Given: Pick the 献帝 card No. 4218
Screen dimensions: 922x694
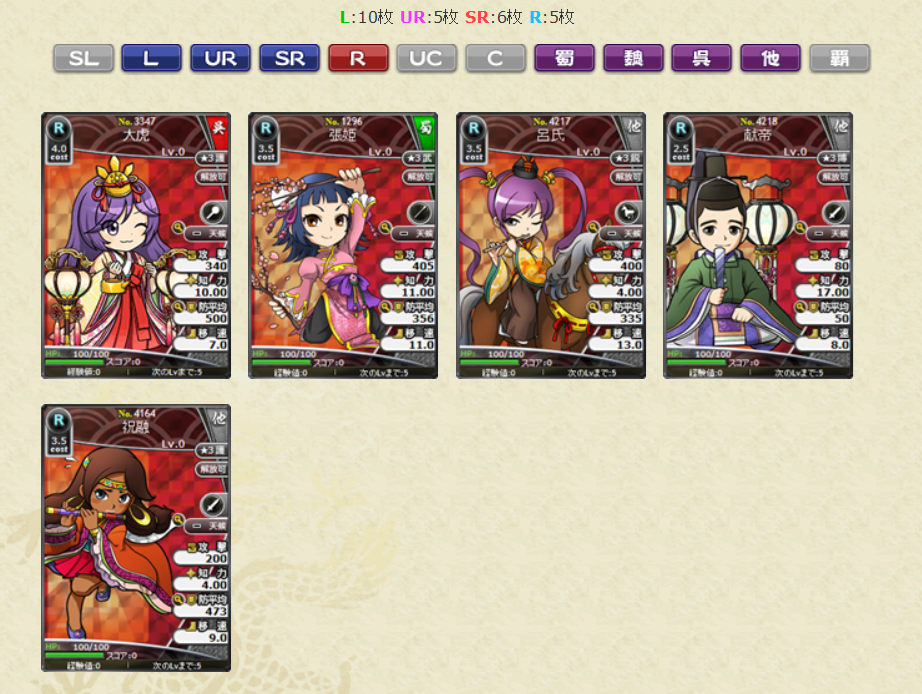Looking at the screenshot, I should click(x=758, y=245).
